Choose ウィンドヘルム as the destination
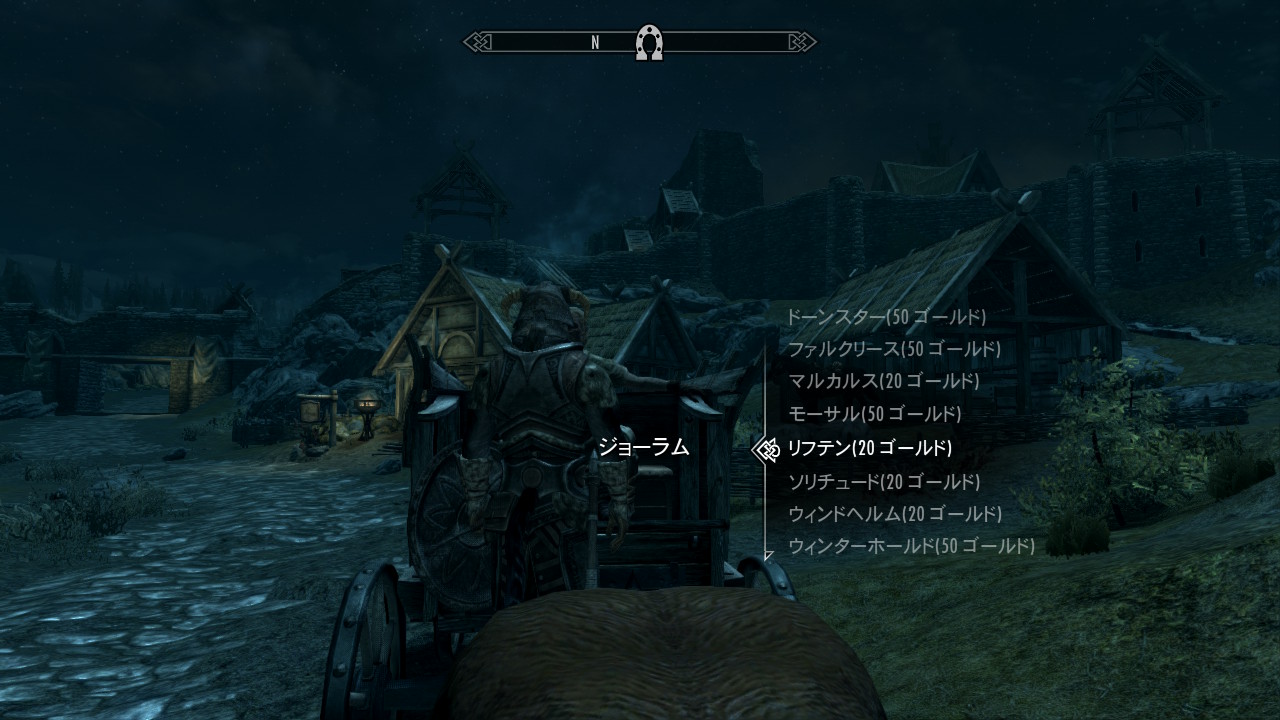This screenshot has width=1280, height=720. (894, 514)
